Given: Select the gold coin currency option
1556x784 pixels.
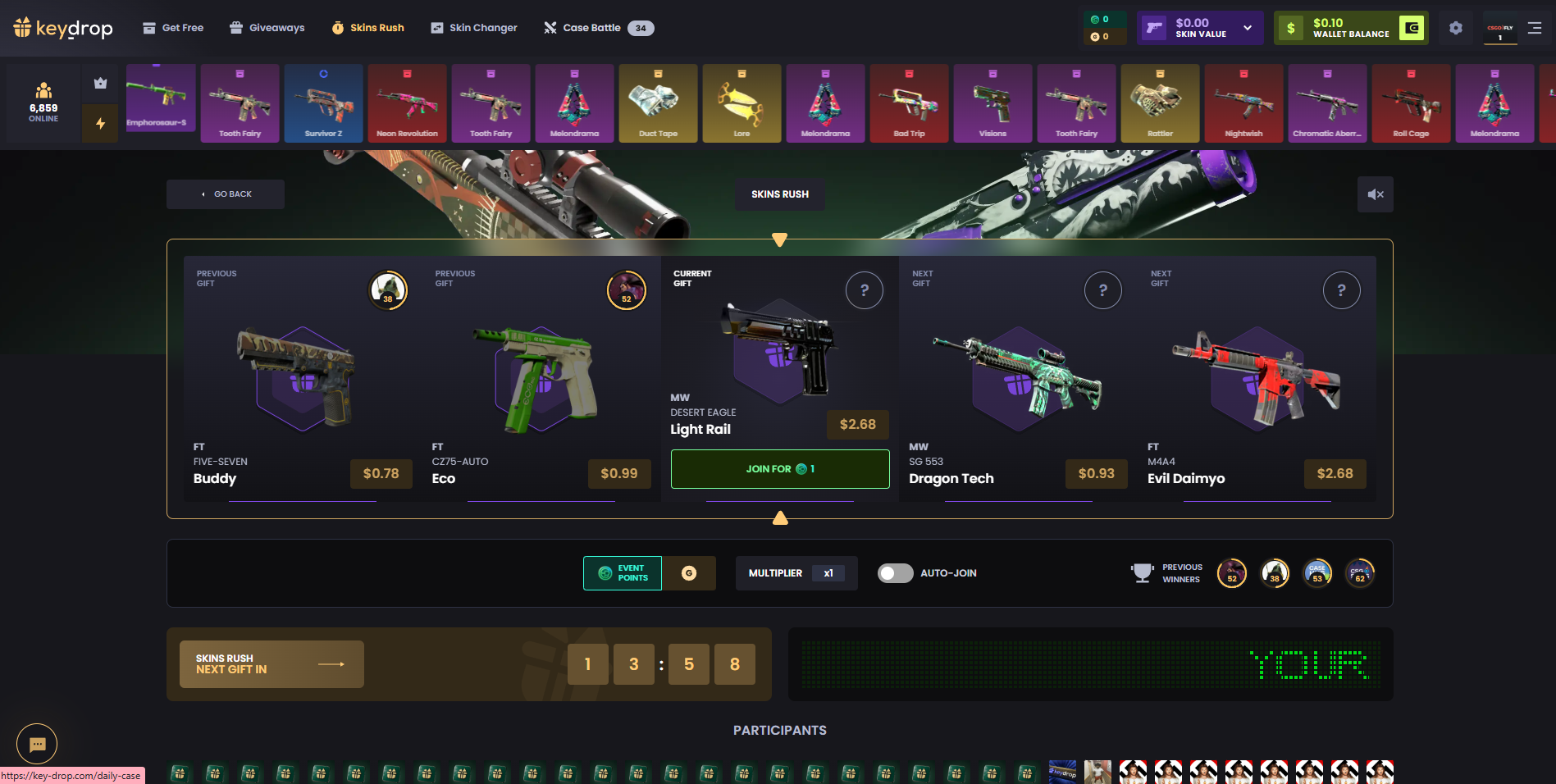Looking at the screenshot, I should [x=689, y=573].
